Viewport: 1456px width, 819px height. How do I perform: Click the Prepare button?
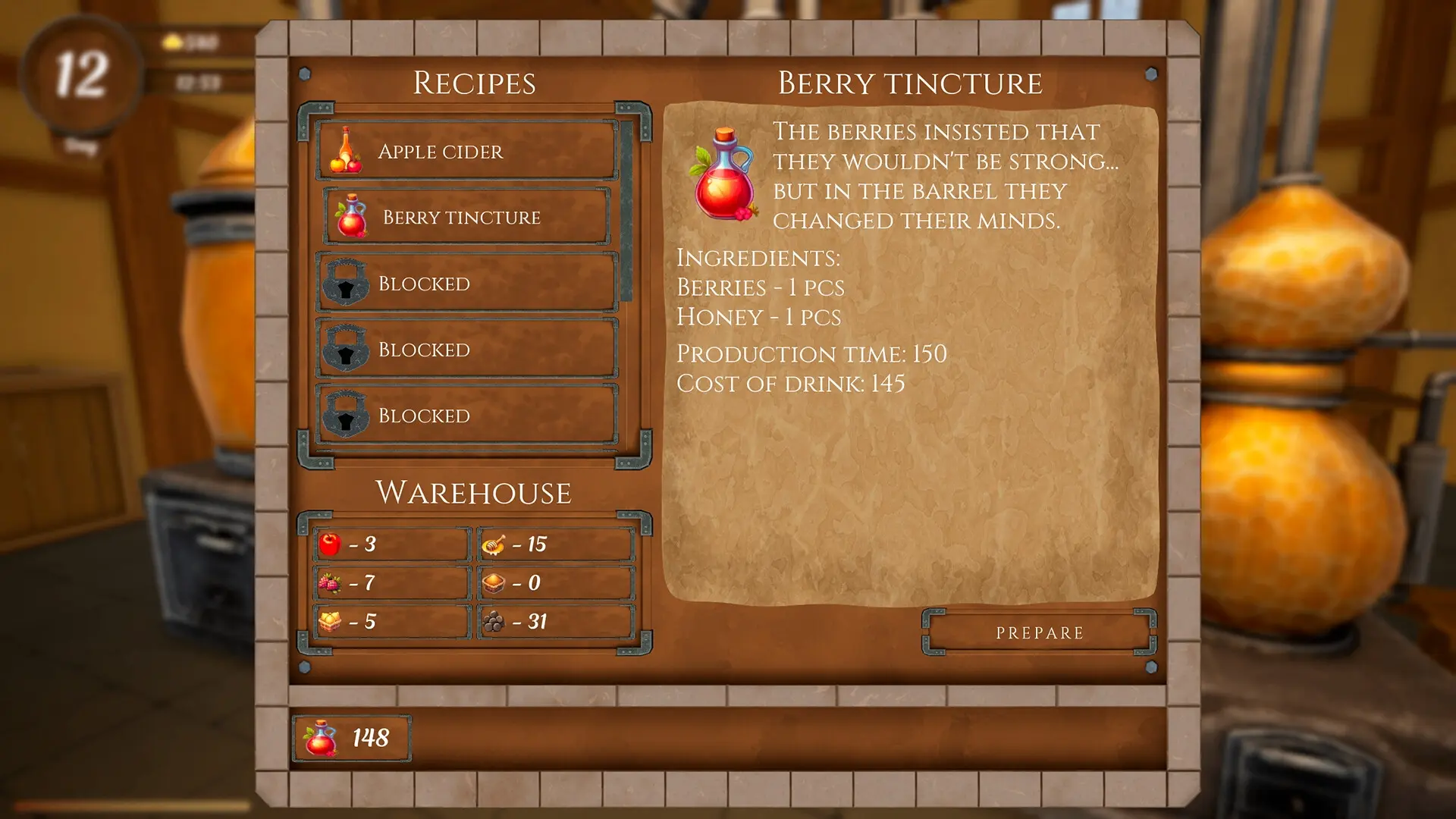[x=1039, y=632]
